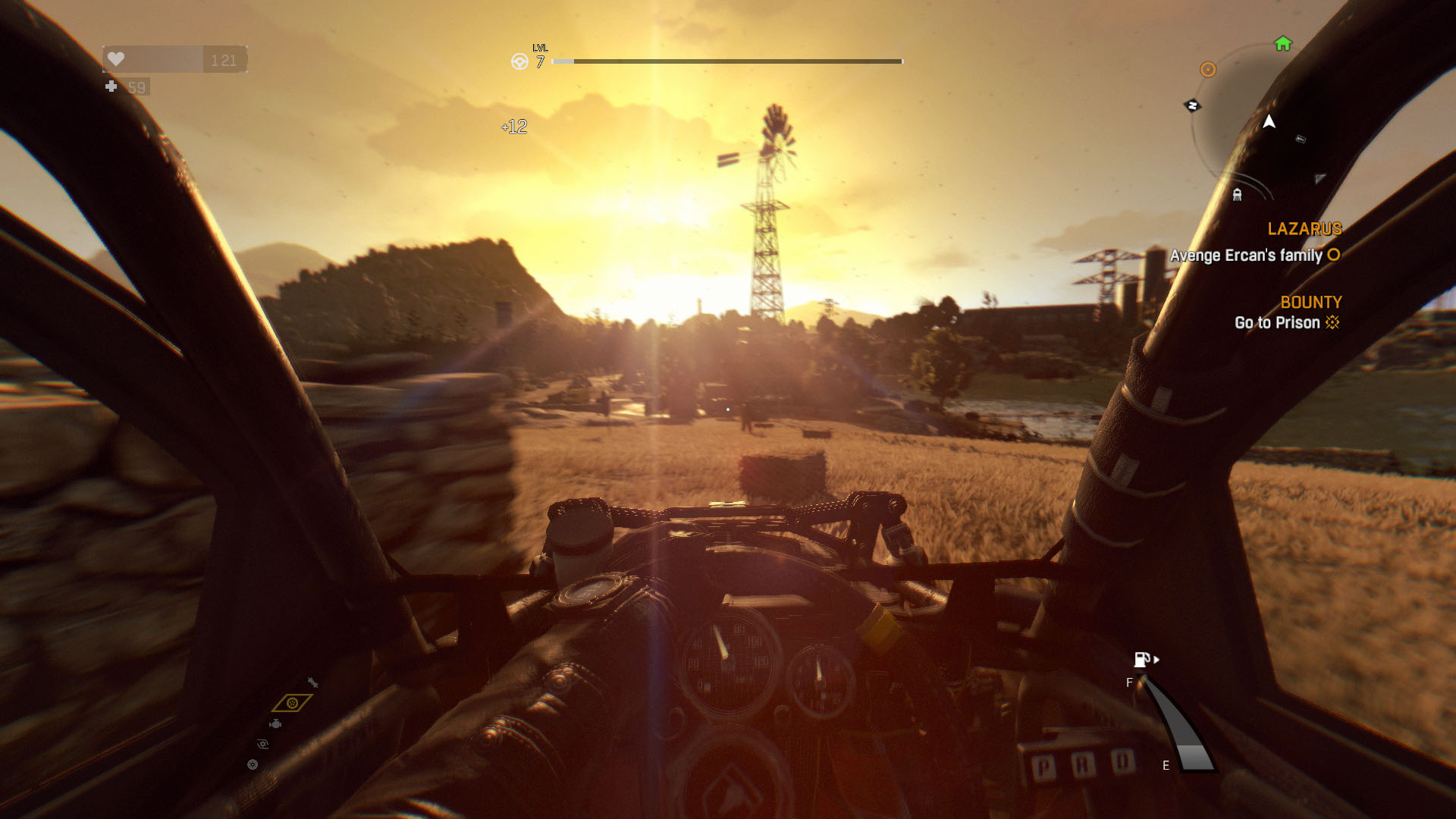1456x819 pixels.
Task: Click the driver rank steering wheel icon
Action: [519, 62]
